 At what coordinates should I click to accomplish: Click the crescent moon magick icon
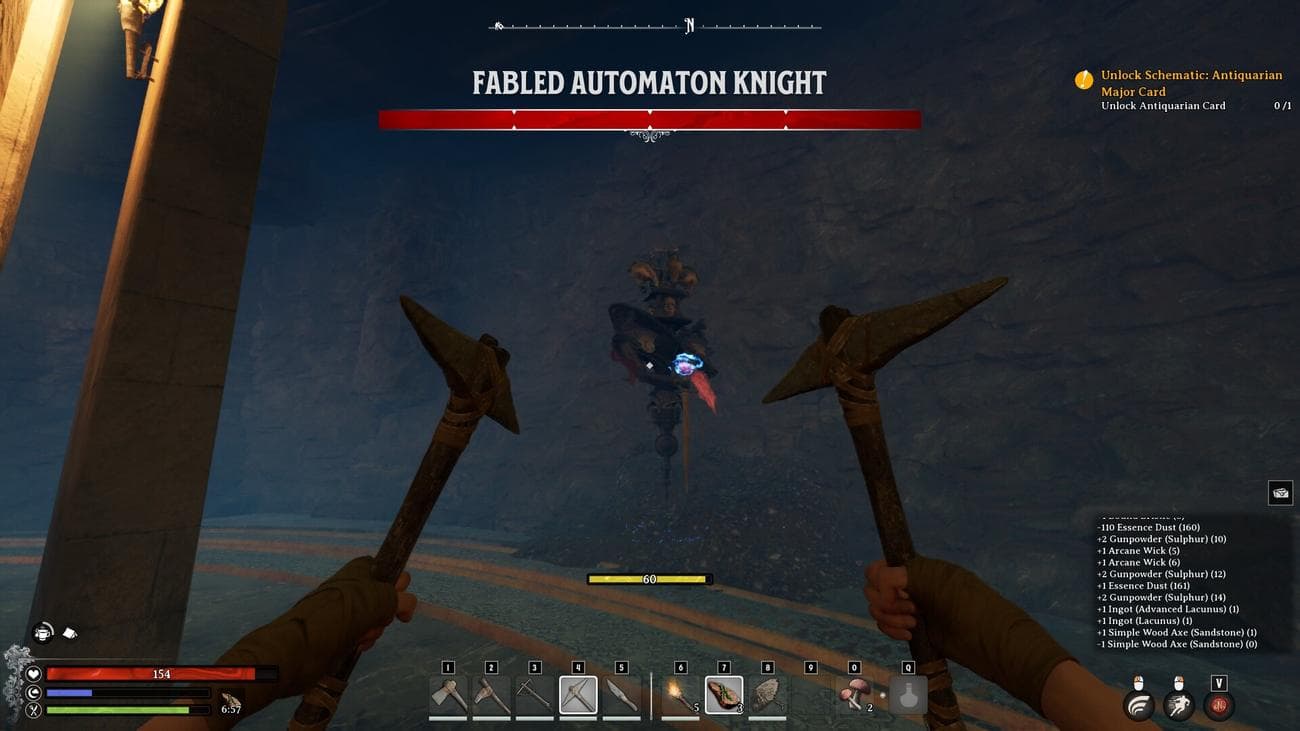click(x=34, y=692)
